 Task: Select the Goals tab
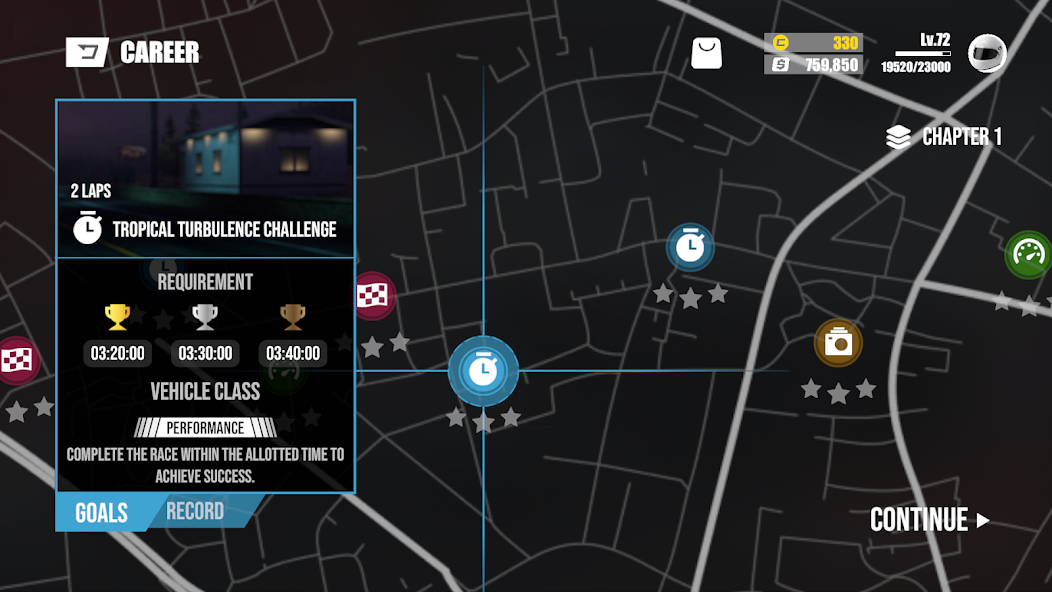click(x=101, y=513)
